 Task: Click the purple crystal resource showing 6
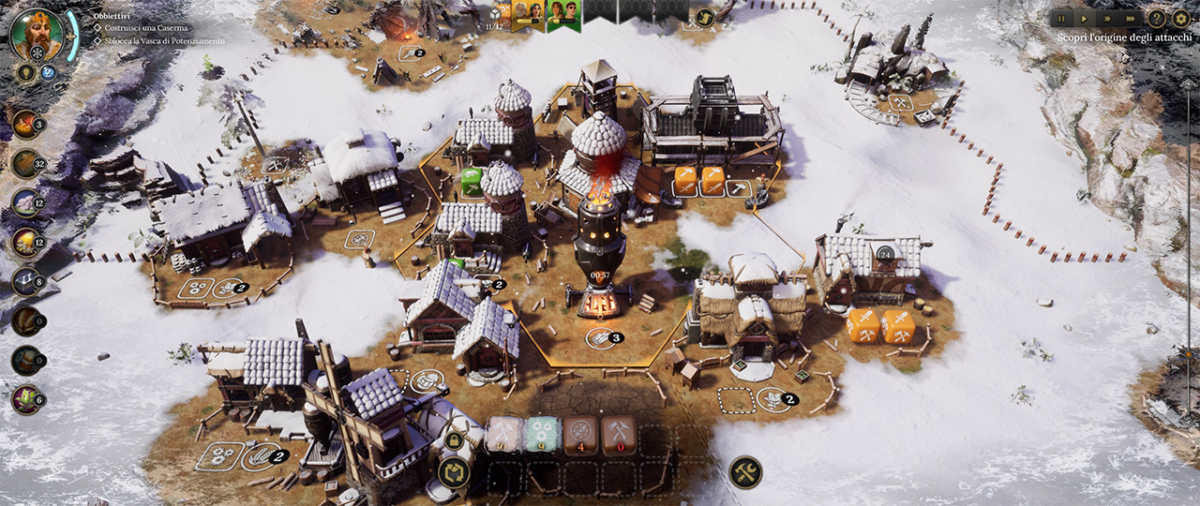tap(26, 399)
